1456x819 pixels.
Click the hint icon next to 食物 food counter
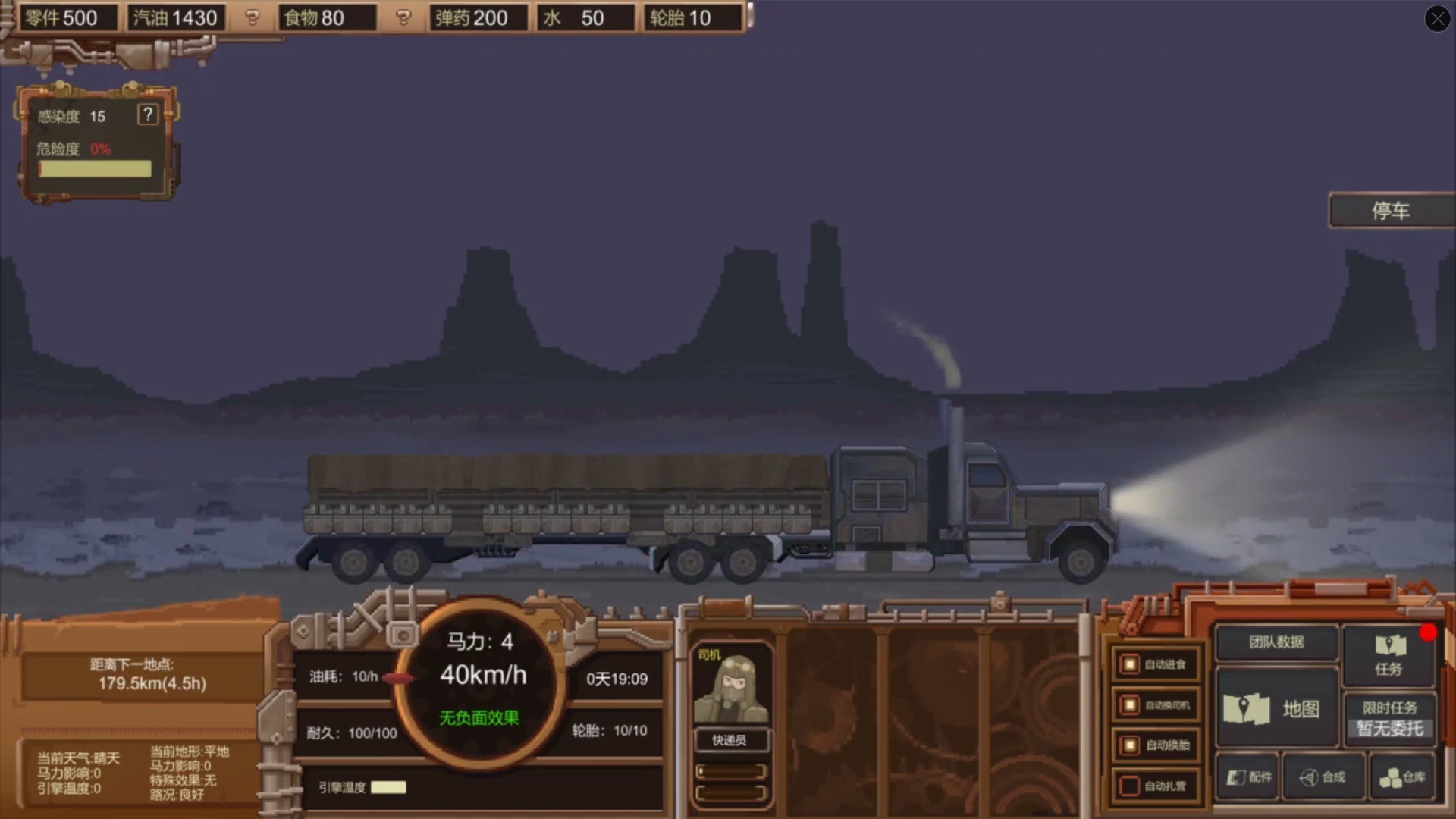pos(403,17)
